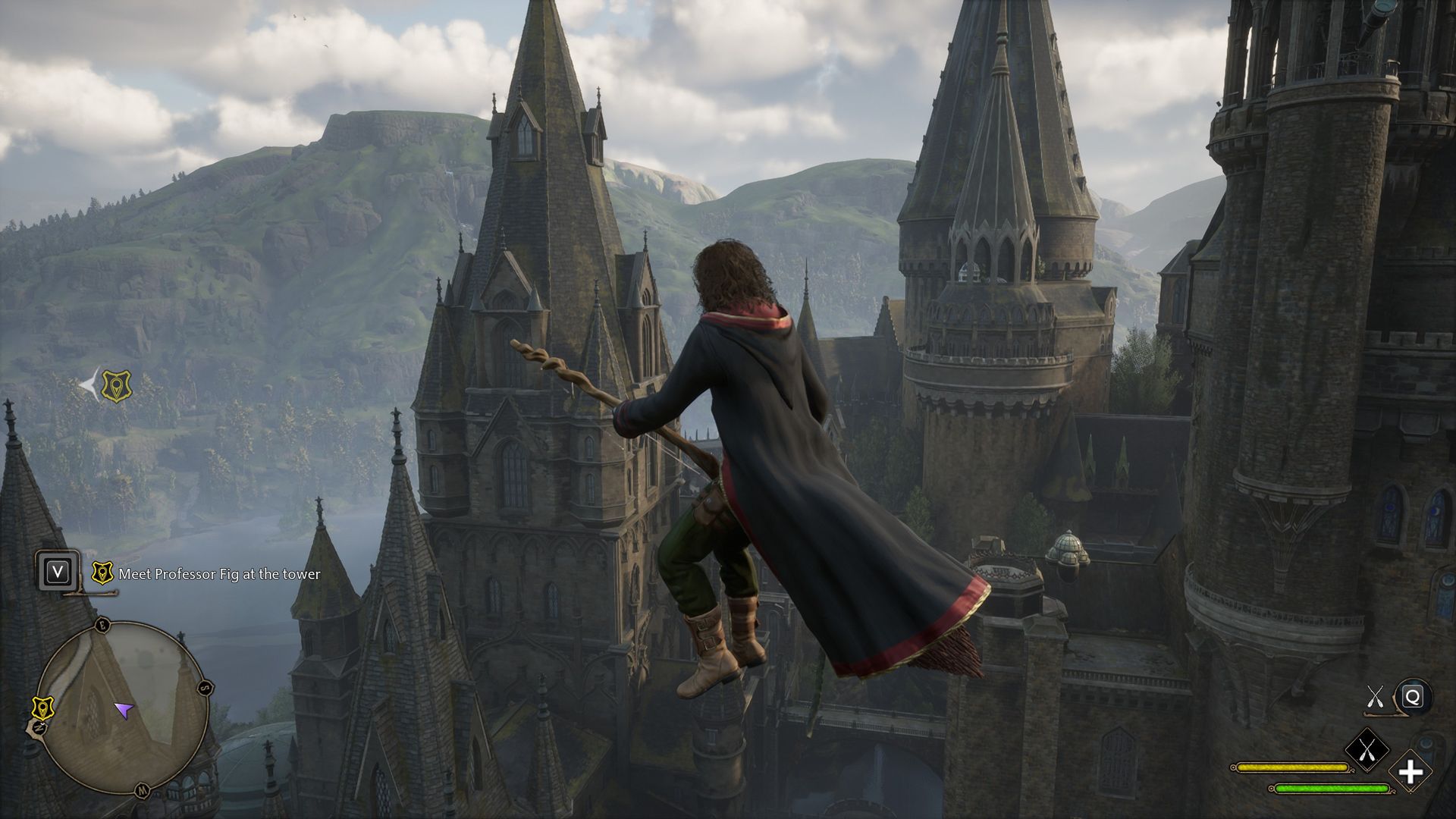This screenshot has height=819, width=1456.
Task: Click the player arrow in the minimap center
Action: (x=124, y=709)
